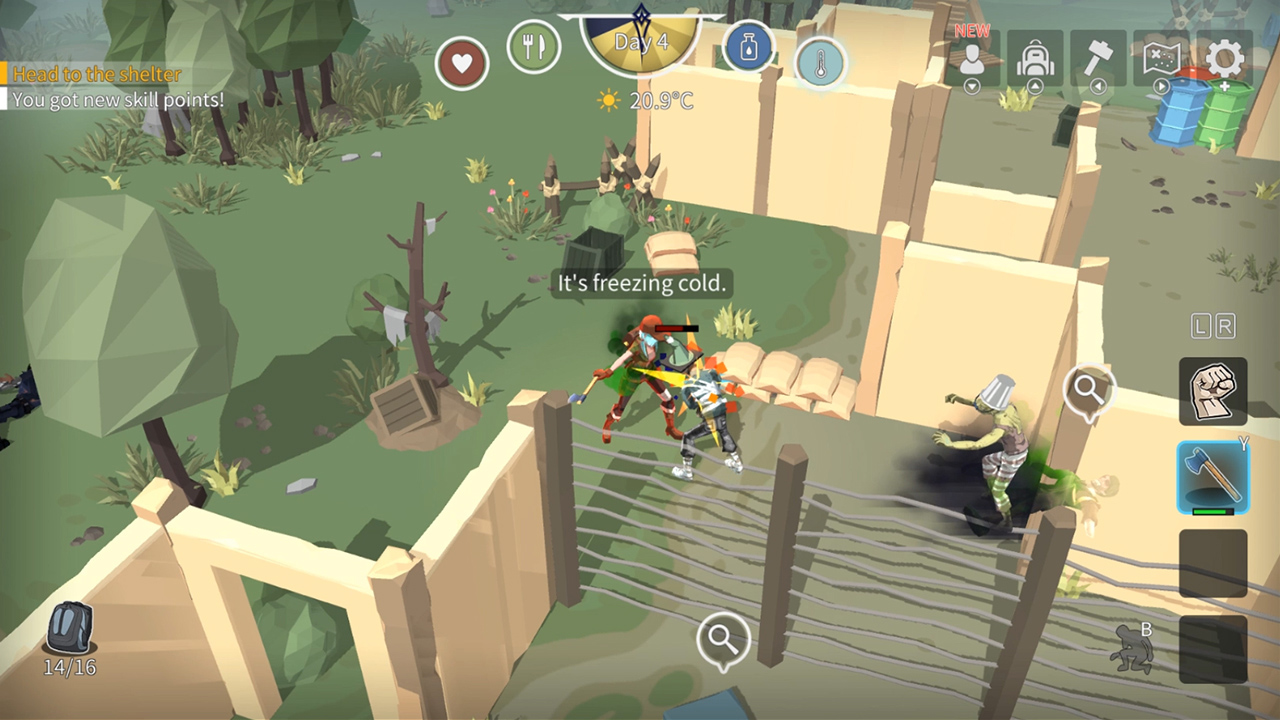Select the fist melee attack icon
Image resolution: width=1280 pixels, height=720 pixels.
point(1213,390)
